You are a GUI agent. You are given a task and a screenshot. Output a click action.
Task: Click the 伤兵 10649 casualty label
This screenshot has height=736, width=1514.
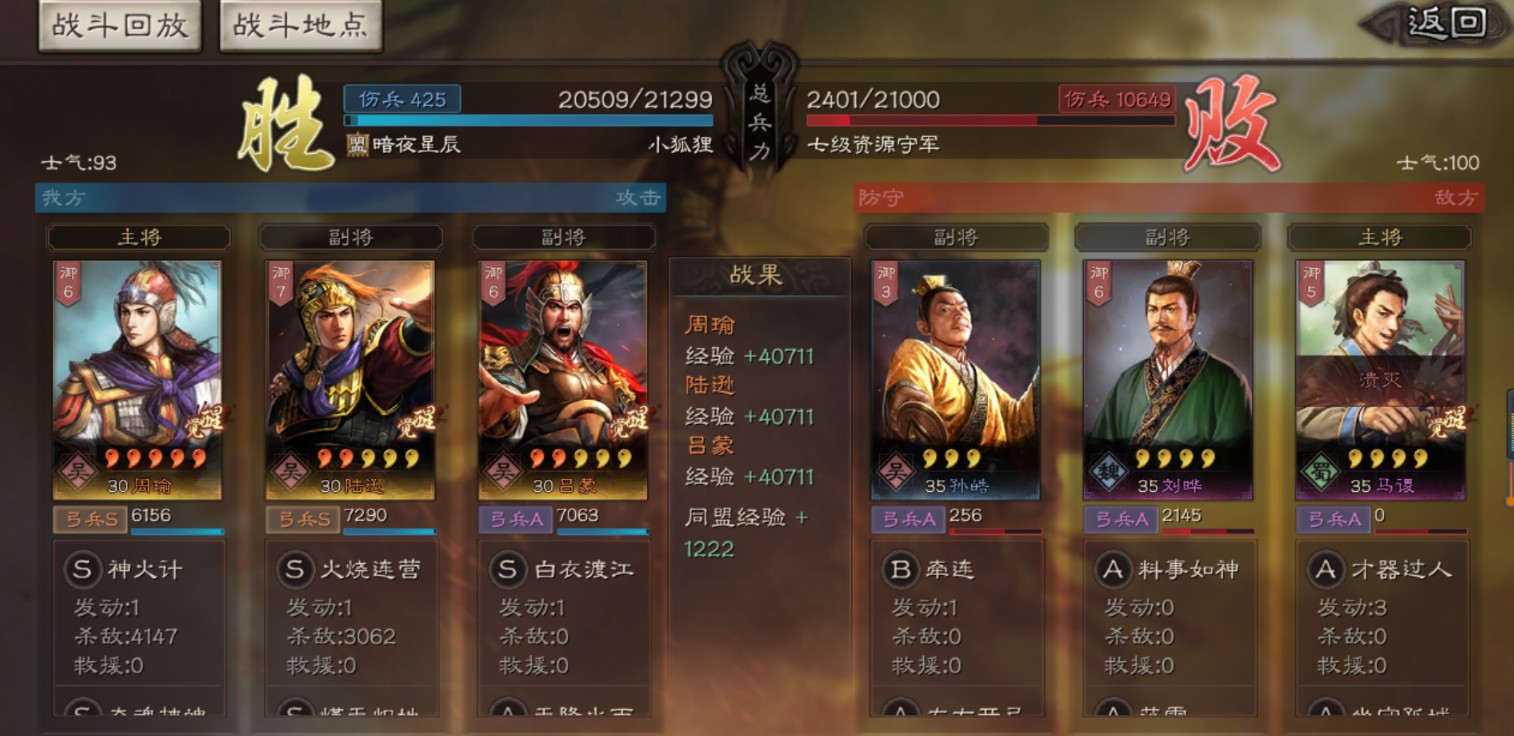pyautogui.click(x=1115, y=101)
